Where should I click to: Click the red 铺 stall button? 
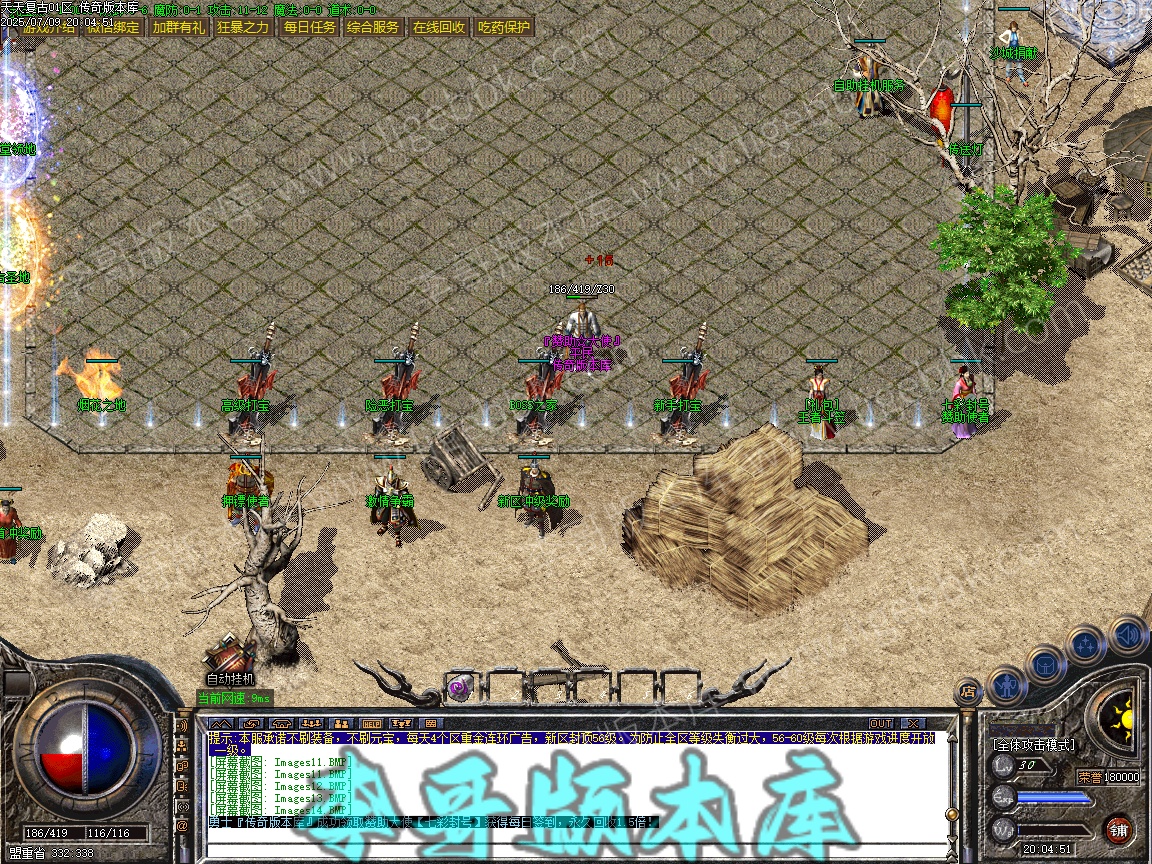coord(1118,828)
